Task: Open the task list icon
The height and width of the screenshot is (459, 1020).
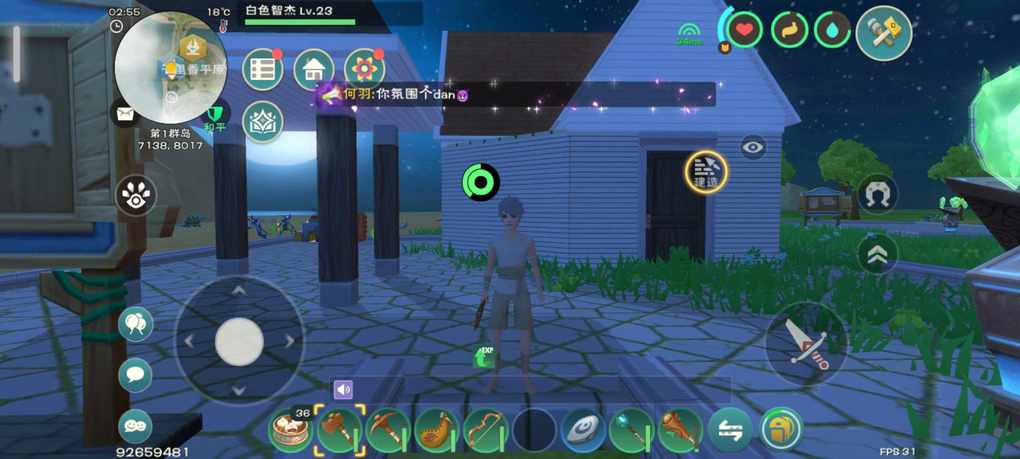Action: (x=263, y=70)
